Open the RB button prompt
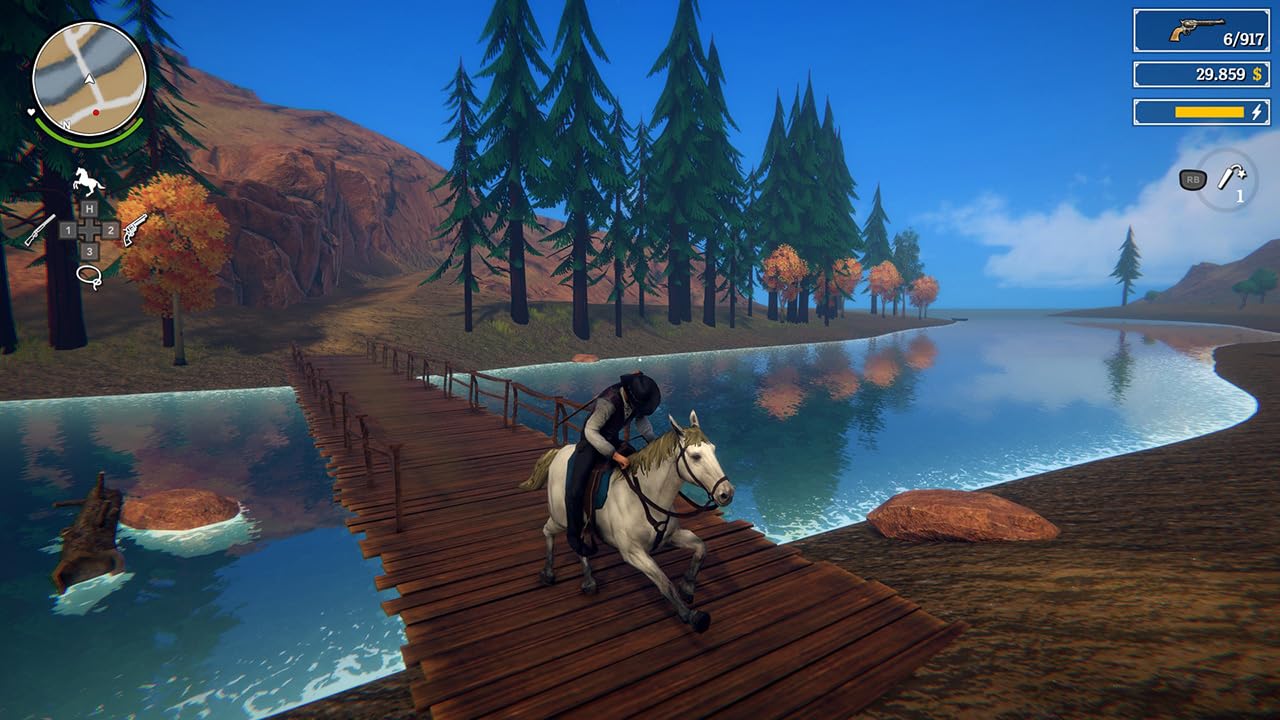 1191,179
